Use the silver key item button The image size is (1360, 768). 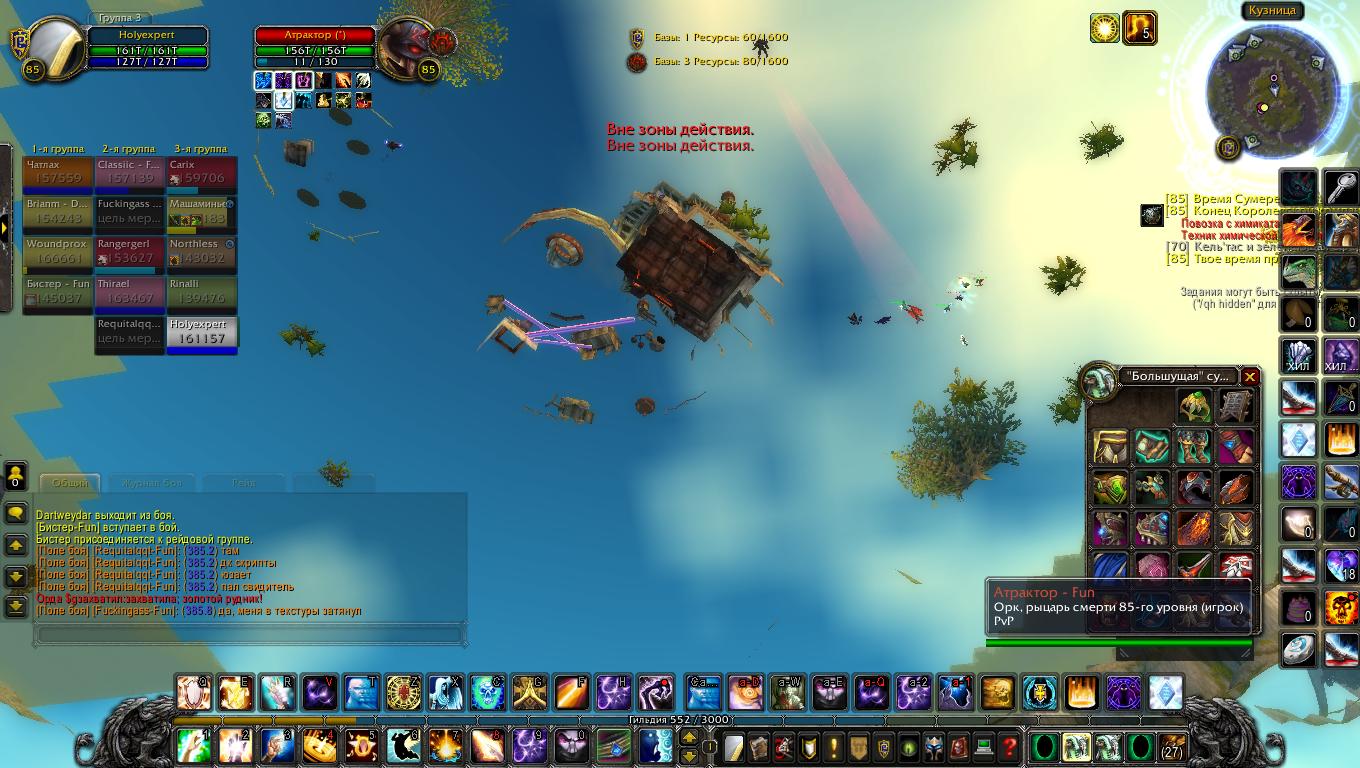(1341, 186)
